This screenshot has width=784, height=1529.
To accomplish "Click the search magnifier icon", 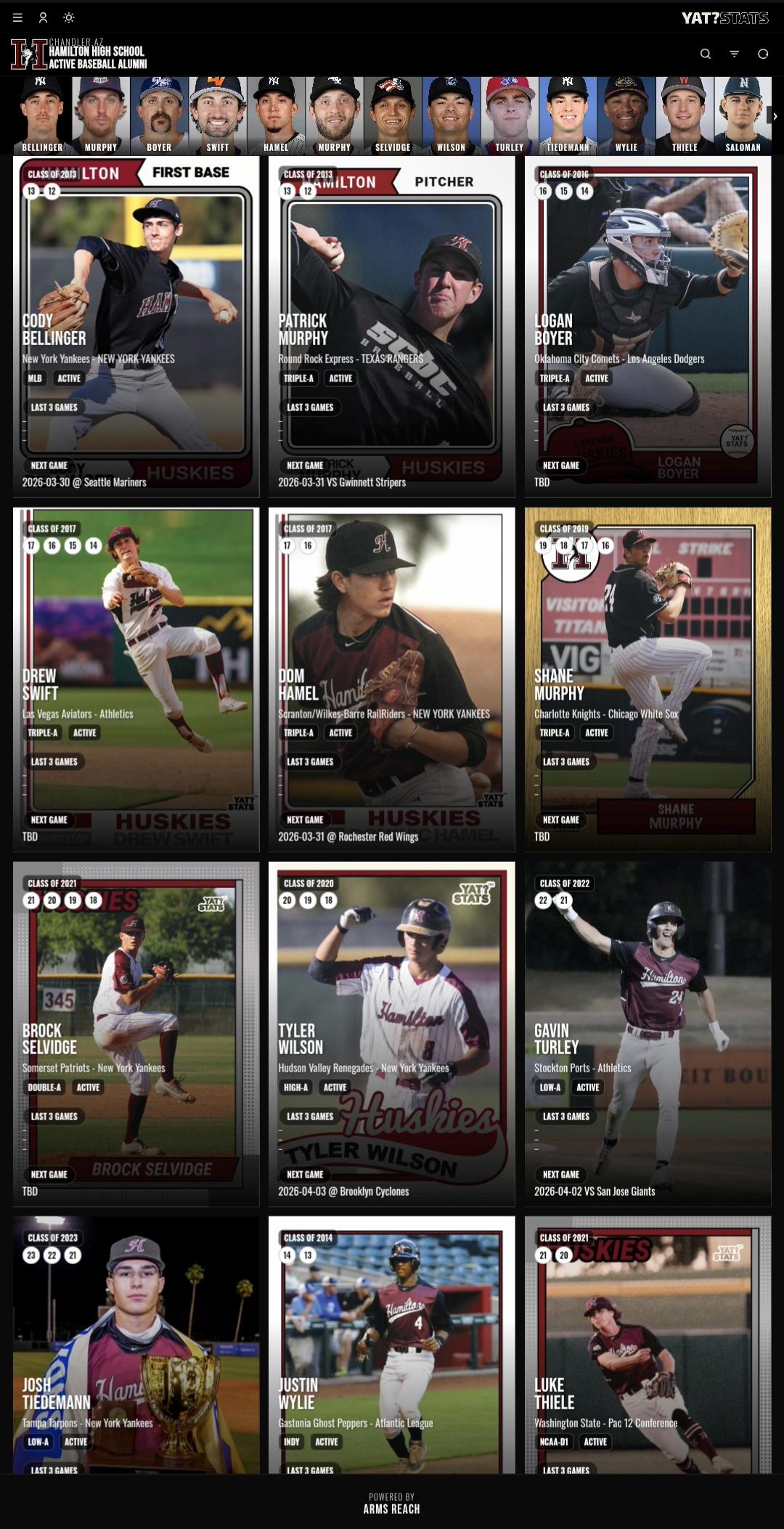I will tap(705, 54).
